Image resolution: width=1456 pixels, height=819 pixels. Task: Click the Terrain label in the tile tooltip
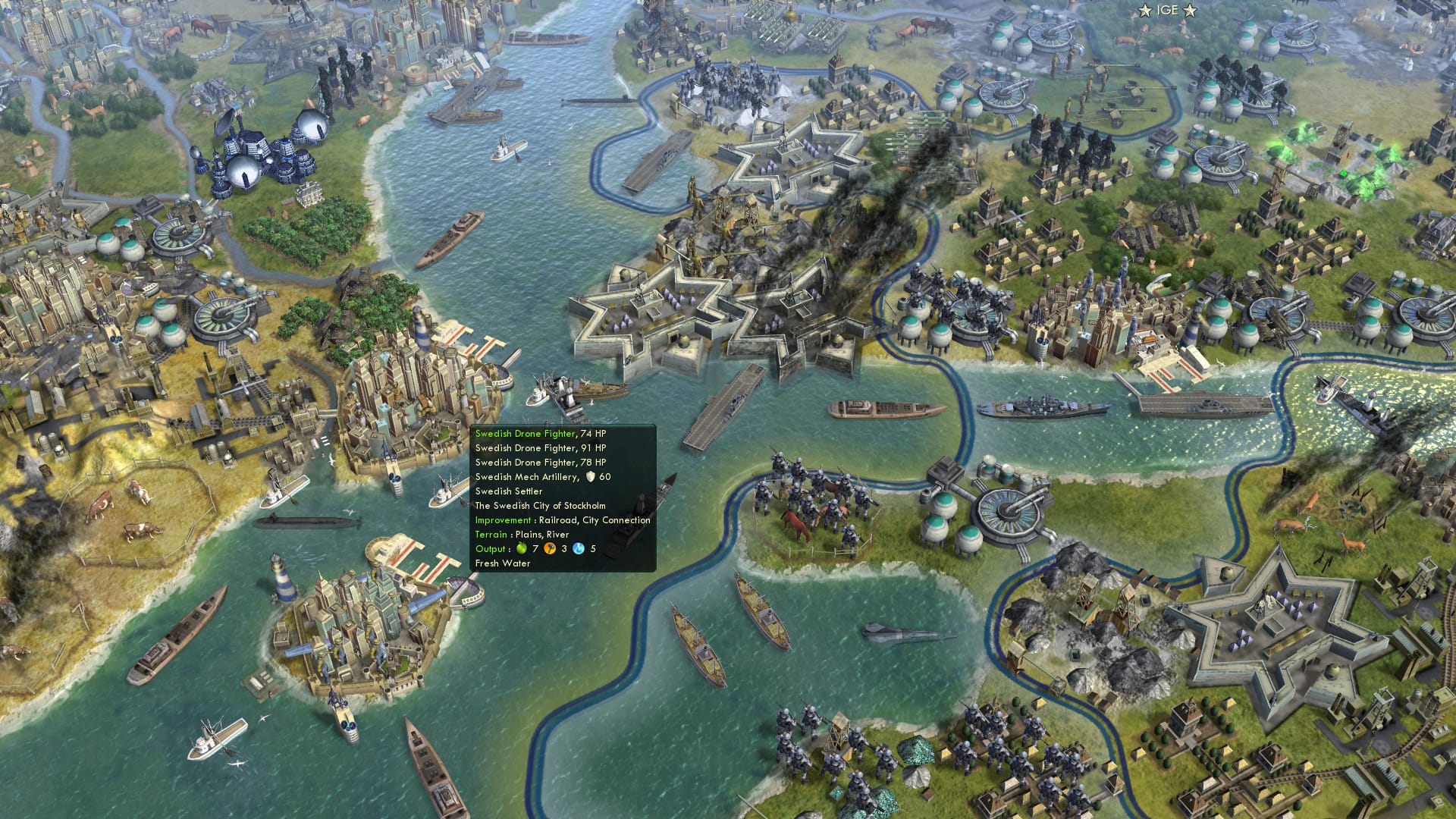coord(491,535)
